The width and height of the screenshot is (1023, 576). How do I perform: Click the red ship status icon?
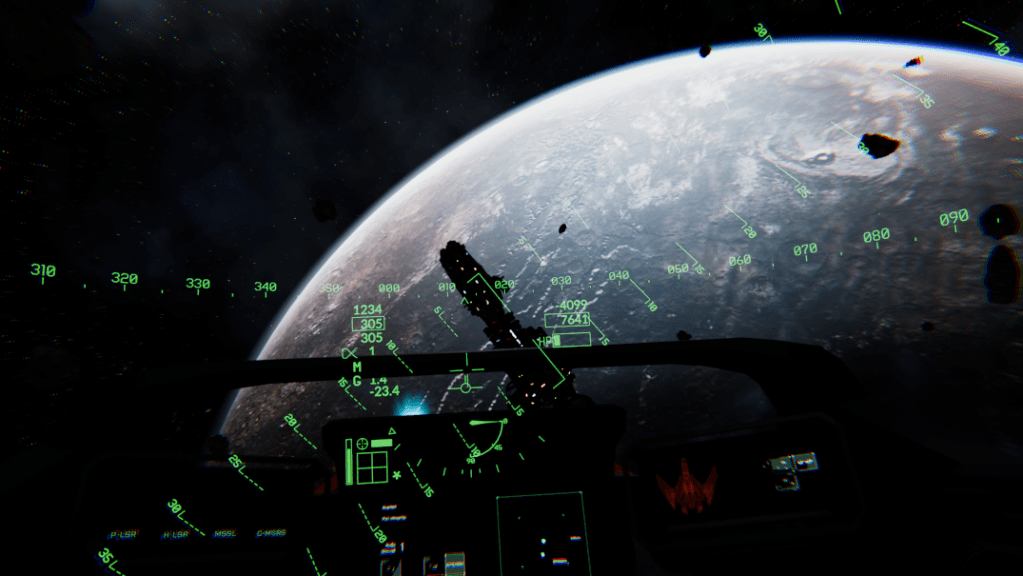click(687, 487)
